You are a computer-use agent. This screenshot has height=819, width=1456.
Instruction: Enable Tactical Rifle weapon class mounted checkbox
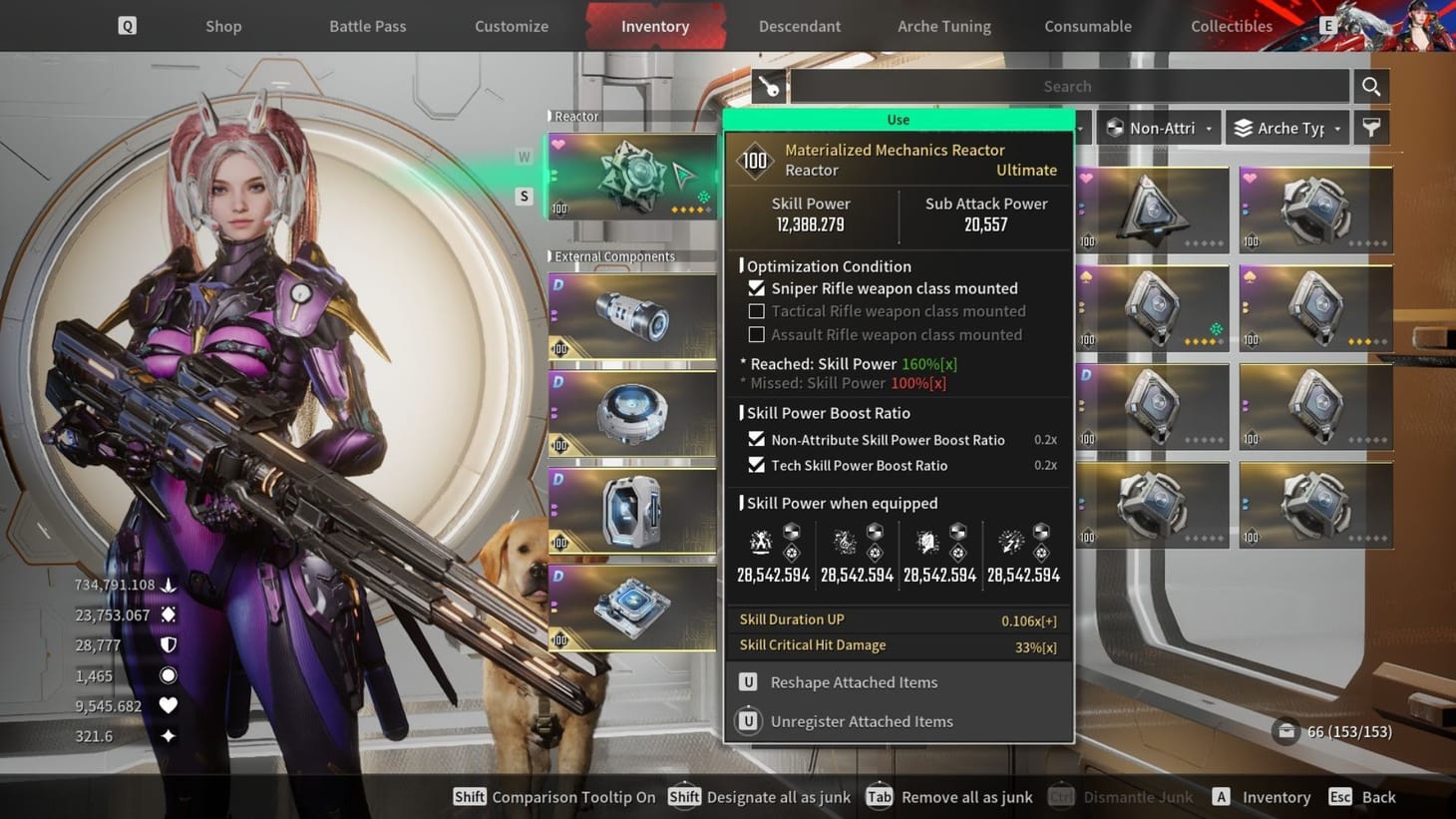click(x=756, y=310)
